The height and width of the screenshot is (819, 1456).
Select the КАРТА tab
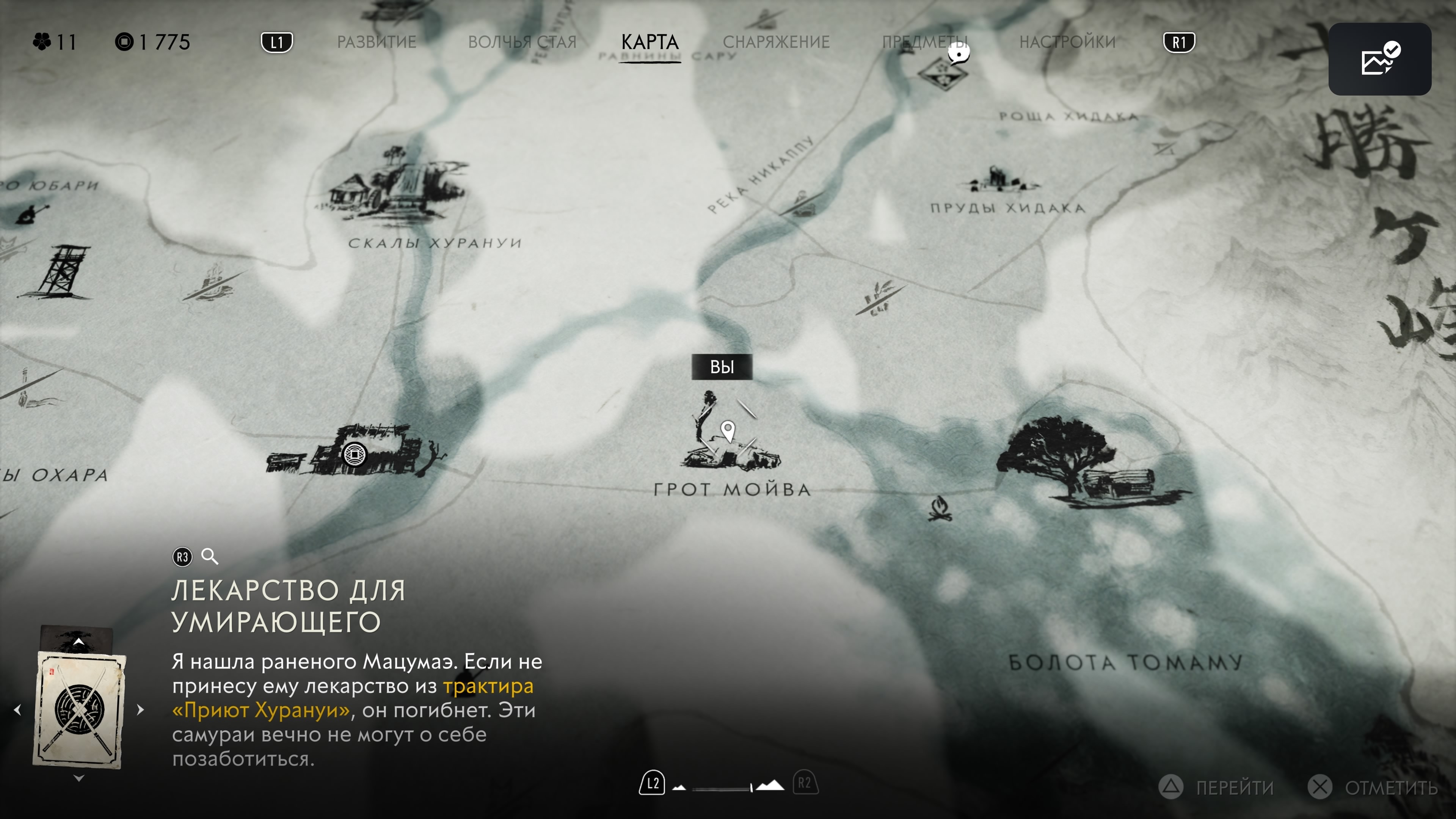pyautogui.click(x=650, y=42)
